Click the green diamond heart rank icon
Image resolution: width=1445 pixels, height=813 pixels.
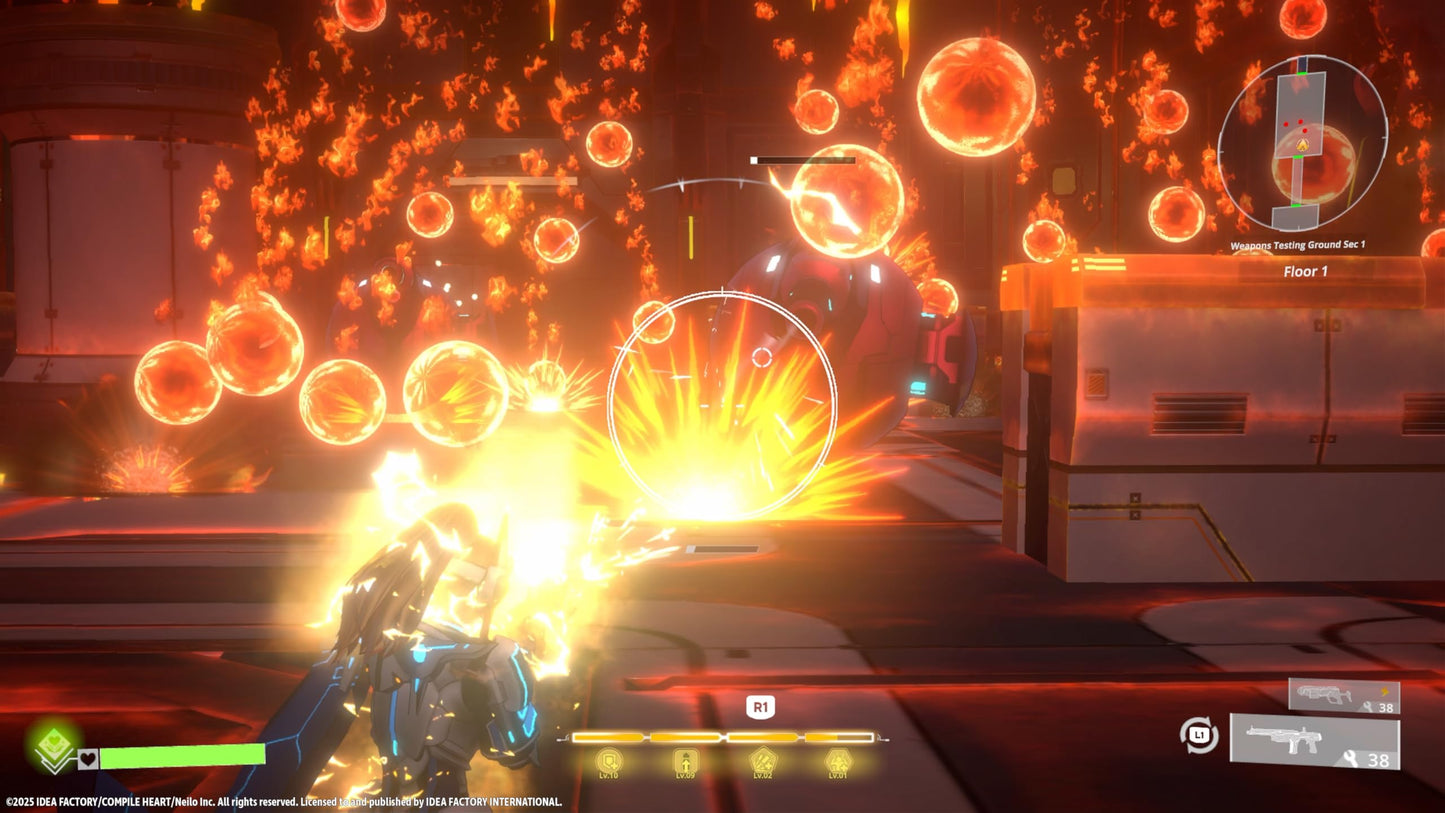[x=52, y=742]
